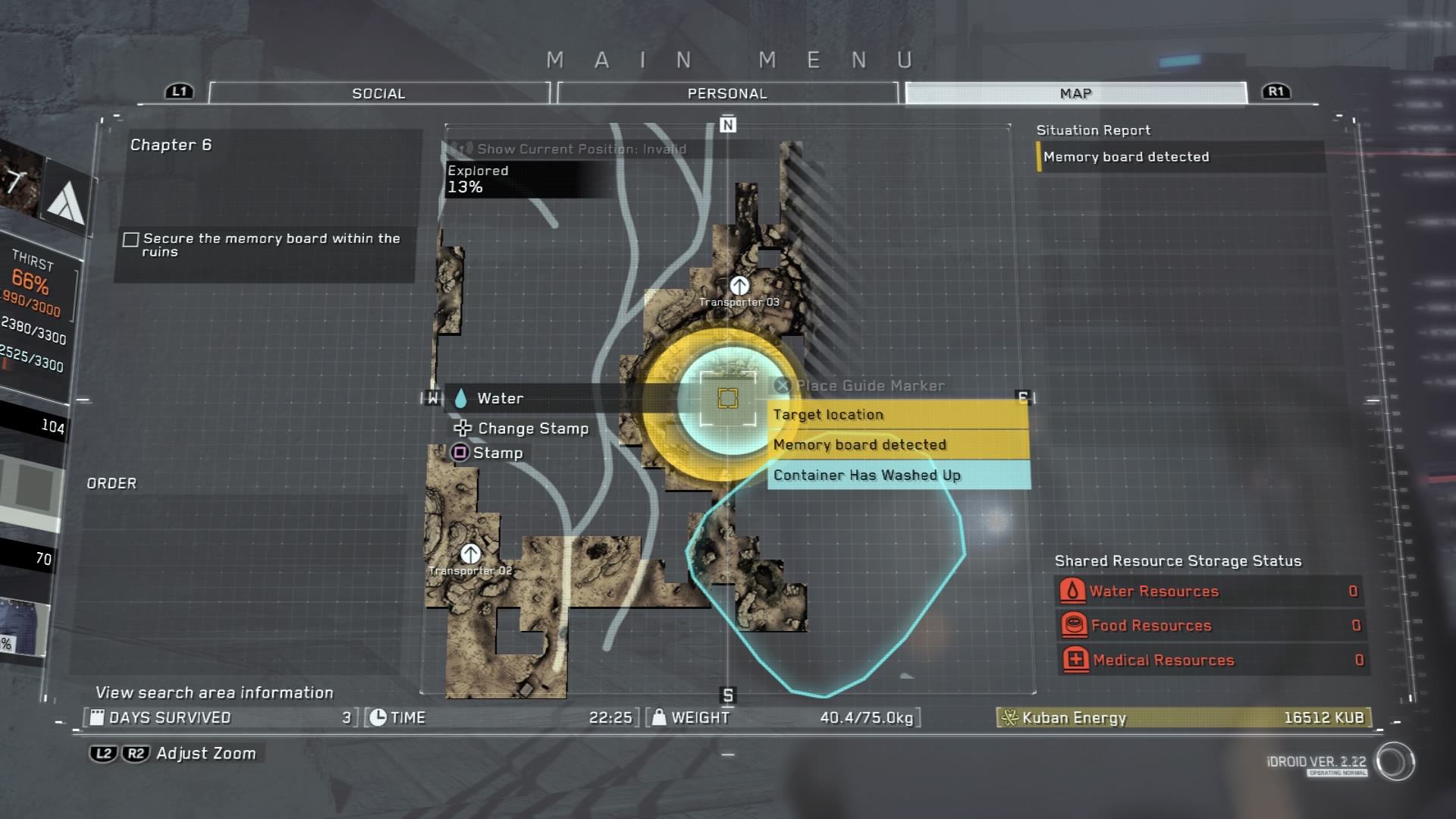Open the PERSONAL tab
This screenshot has height=819, width=1456.
(727, 93)
